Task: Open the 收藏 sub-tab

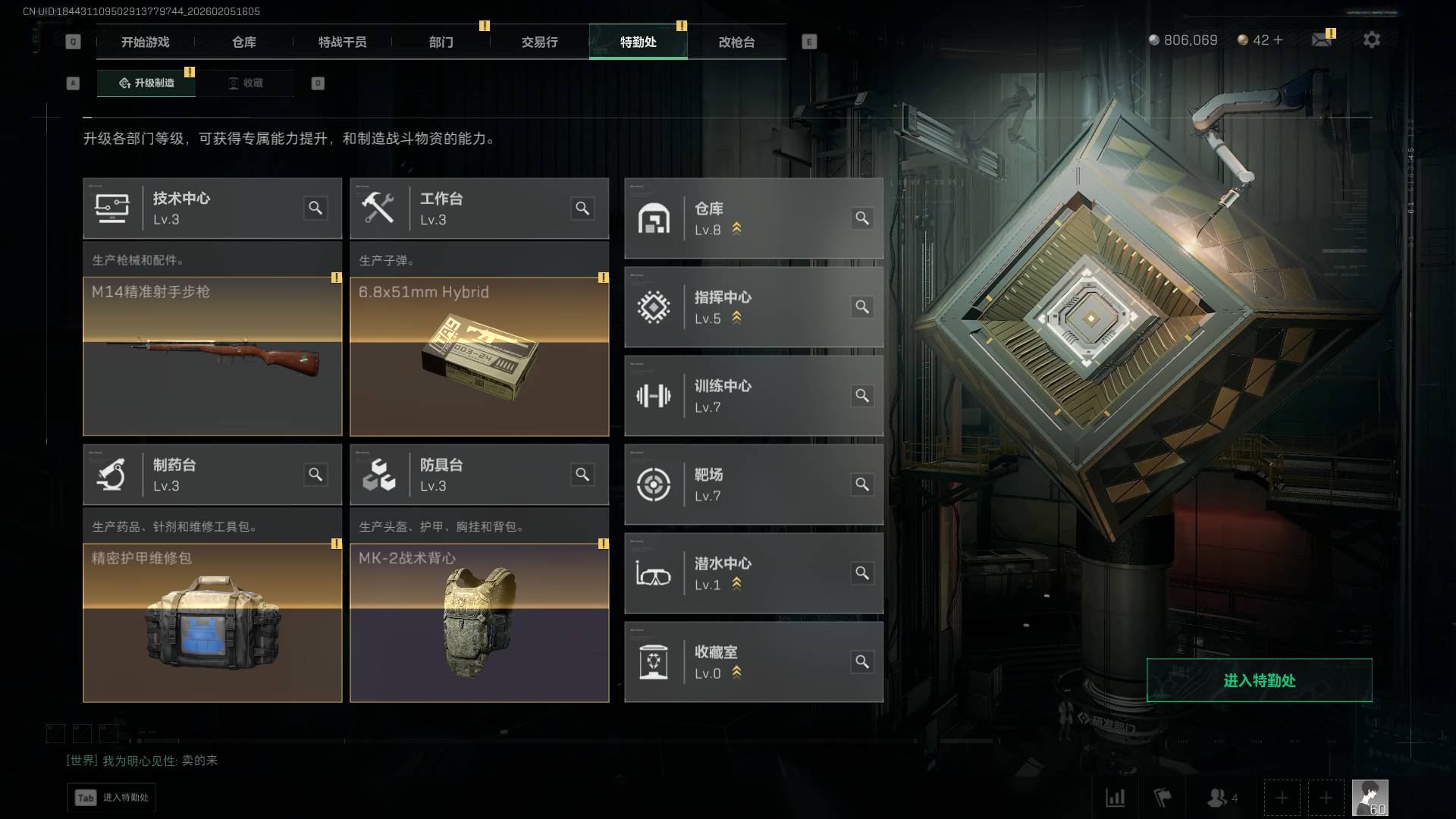Action: click(x=246, y=83)
